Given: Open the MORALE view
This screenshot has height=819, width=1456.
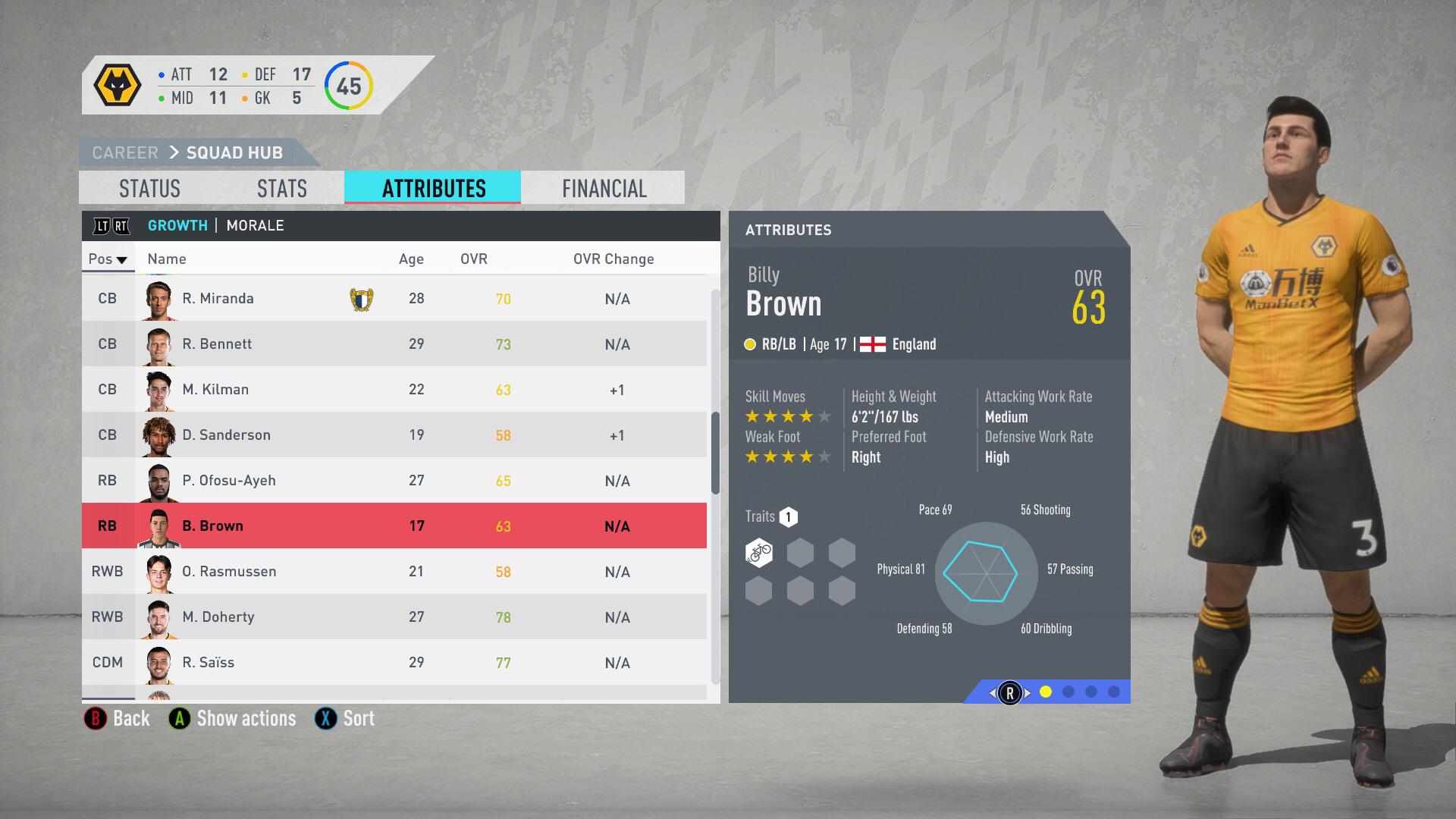Looking at the screenshot, I should click(255, 225).
